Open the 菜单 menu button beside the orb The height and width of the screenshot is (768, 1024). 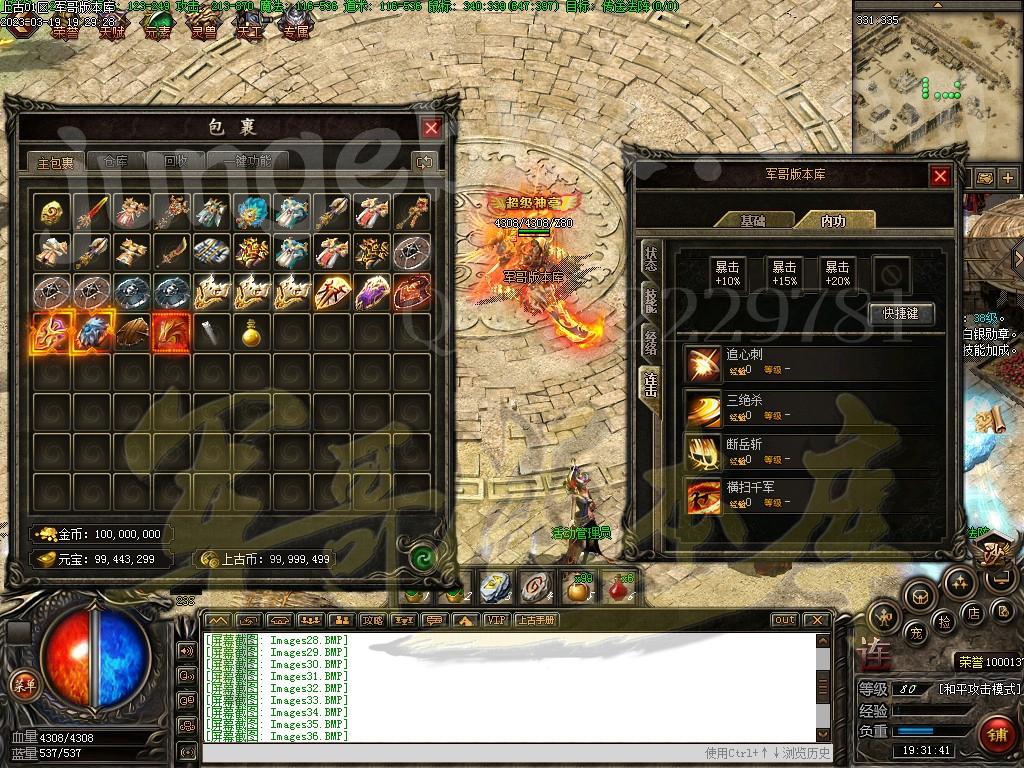(x=22, y=684)
